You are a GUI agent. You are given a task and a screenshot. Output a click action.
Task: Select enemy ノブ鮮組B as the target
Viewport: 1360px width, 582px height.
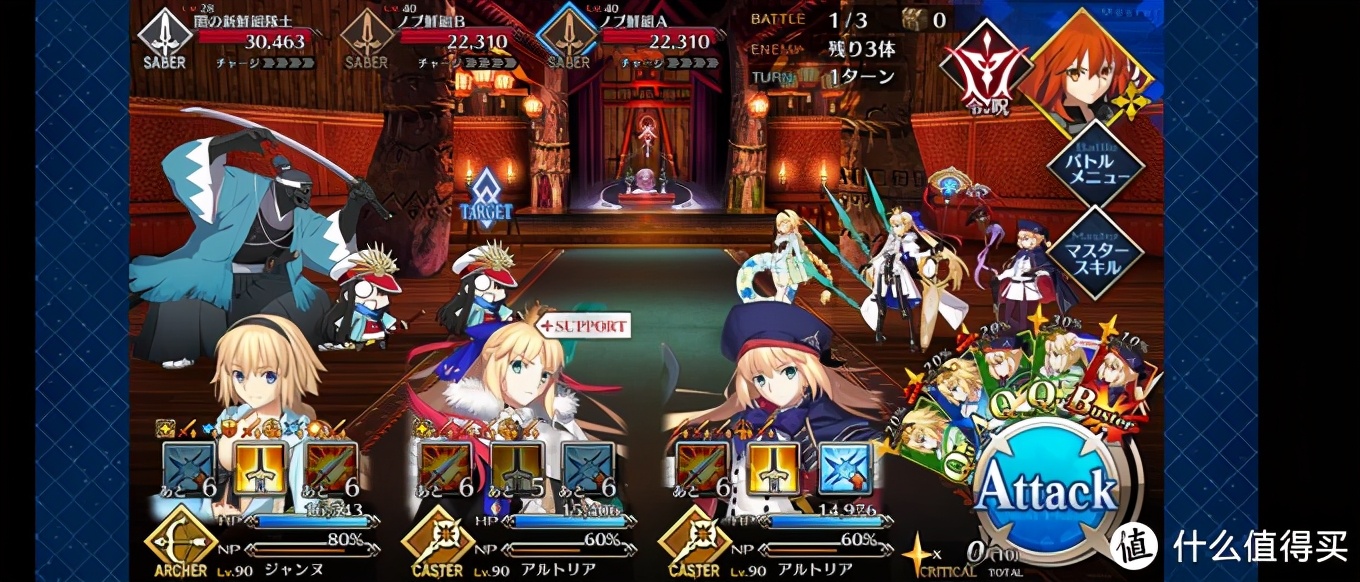pyautogui.click(x=455, y=40)
